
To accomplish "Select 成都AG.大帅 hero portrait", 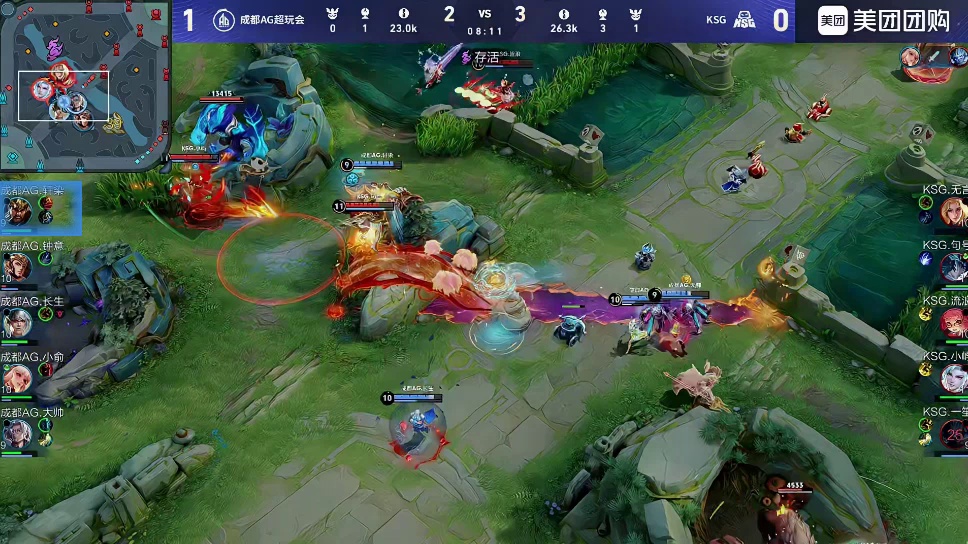I will 17,433.
